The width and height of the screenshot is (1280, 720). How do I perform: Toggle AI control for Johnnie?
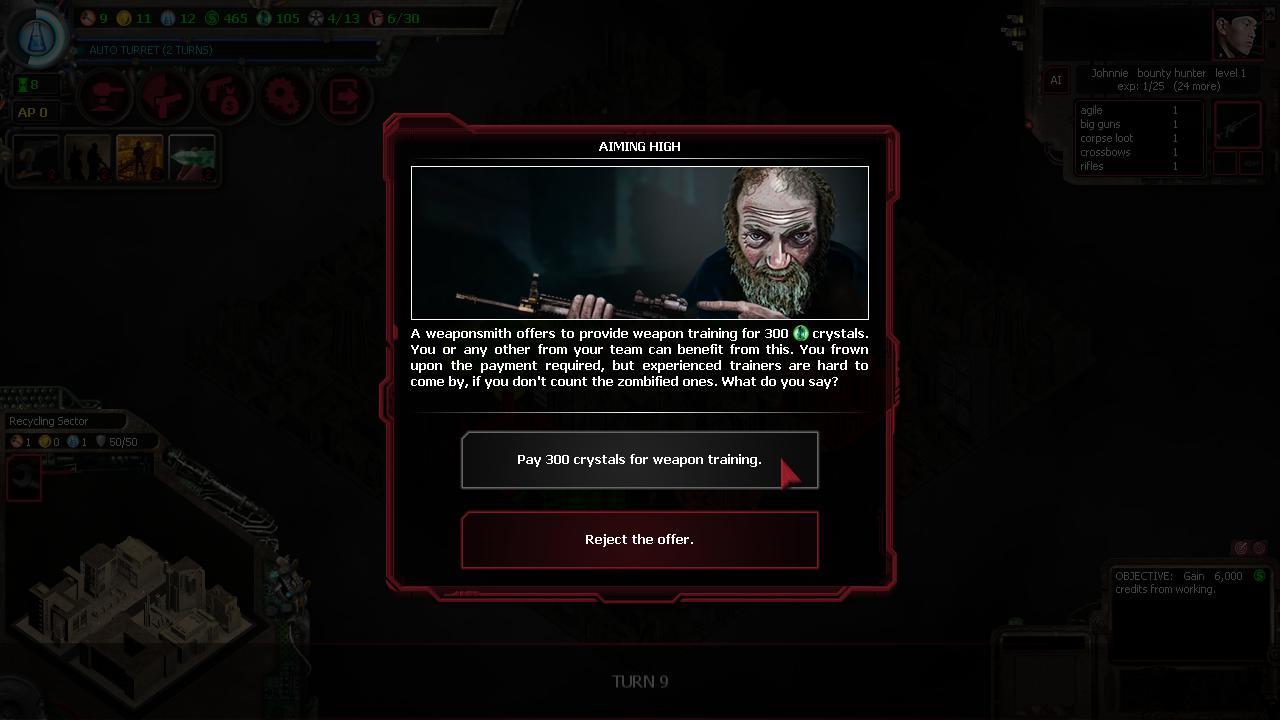pos(1056,80)
